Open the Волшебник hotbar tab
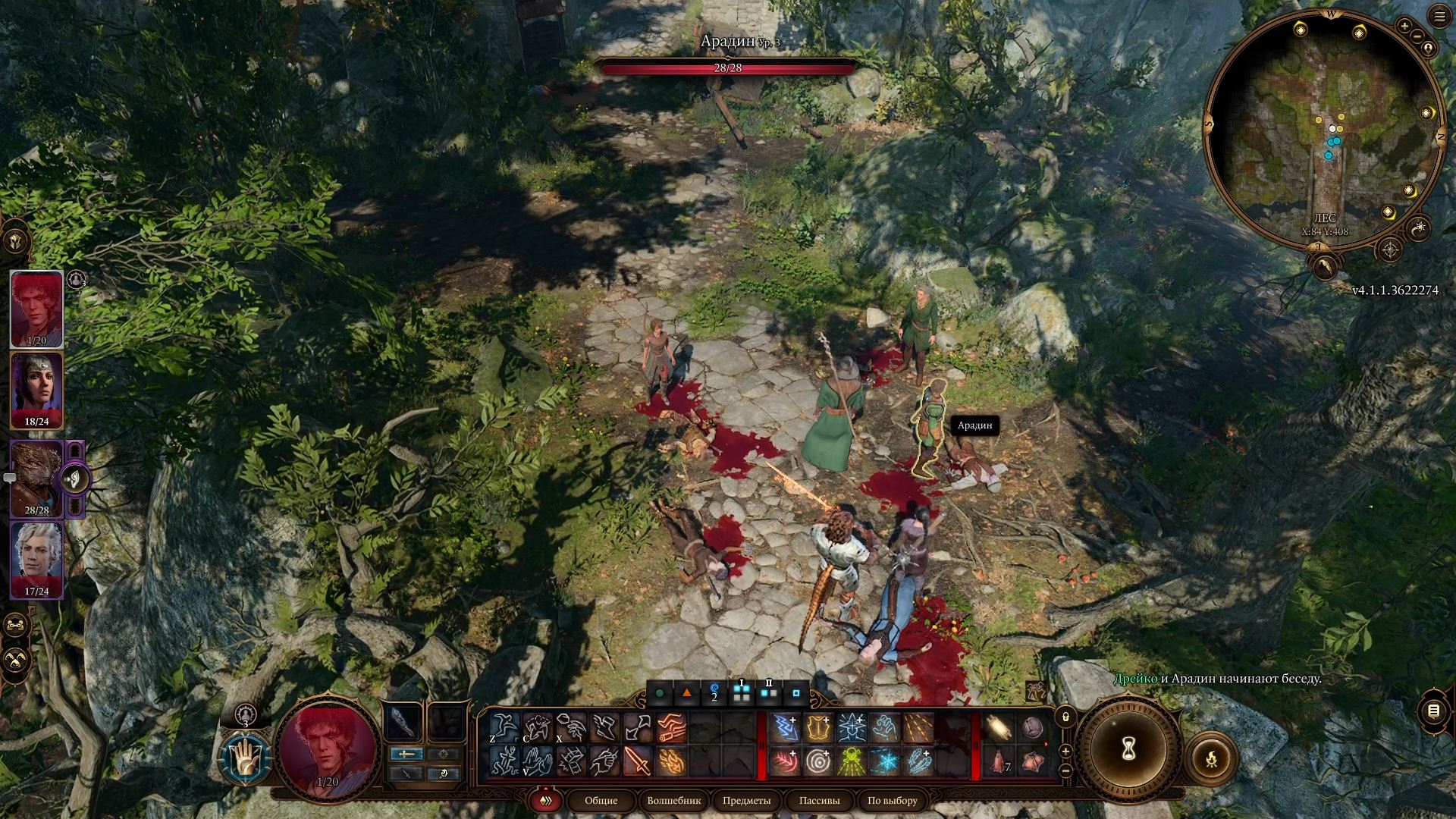Screen dimensions: 1456x819 673,800
